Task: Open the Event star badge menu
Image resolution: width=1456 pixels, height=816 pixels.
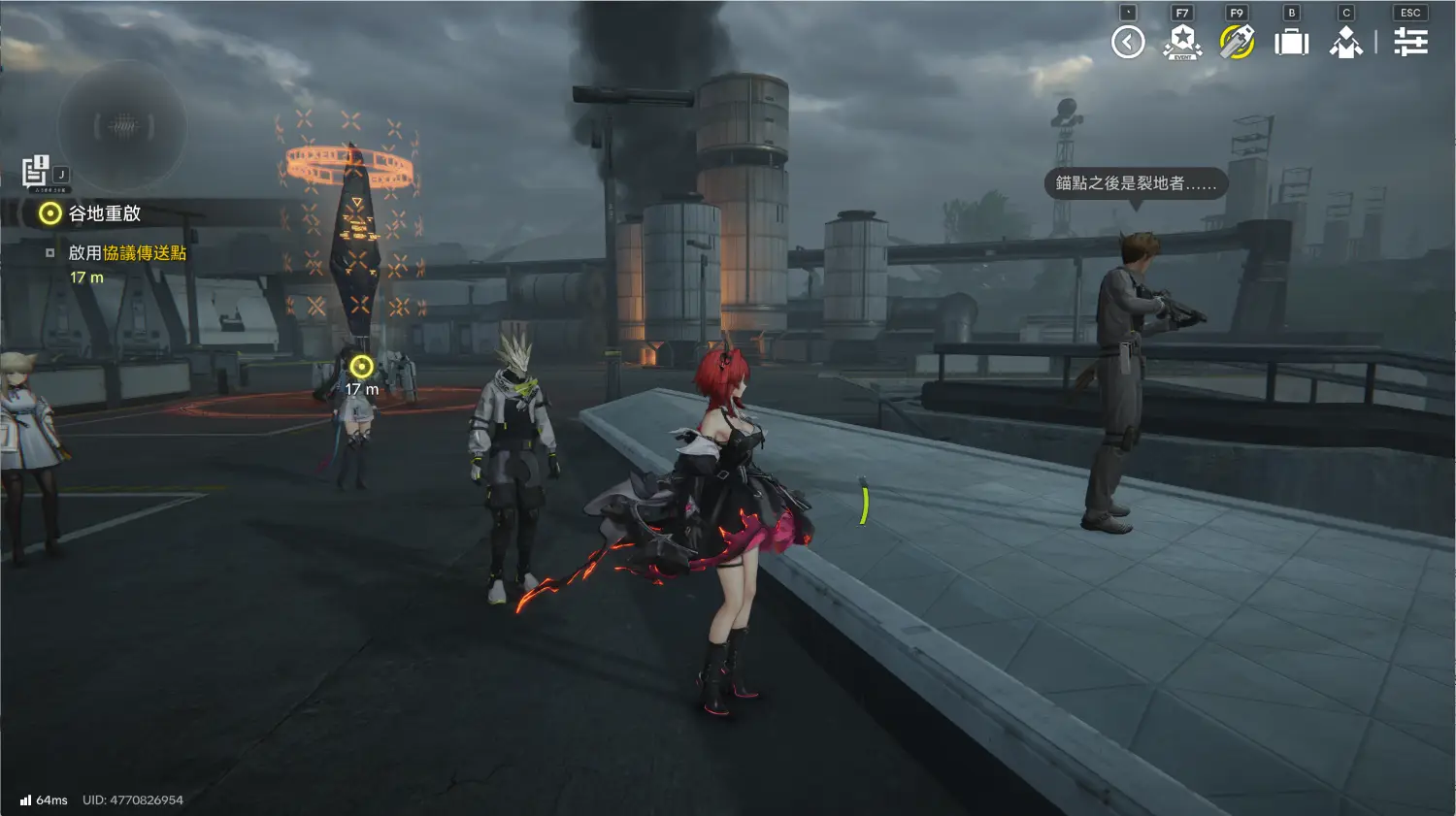Action: pos(1182,42)
